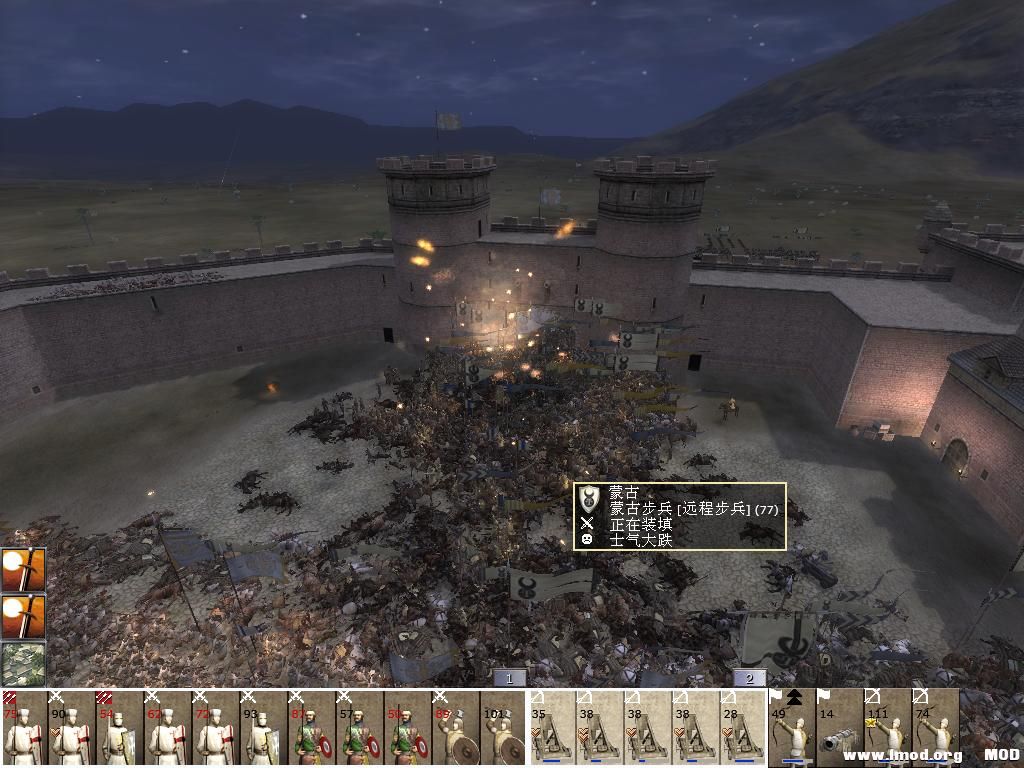Image resolution: width=1024 pixels, height=768 pixels.
Task: Select the archer unit card with 74 men
Action: click(935, 728)
